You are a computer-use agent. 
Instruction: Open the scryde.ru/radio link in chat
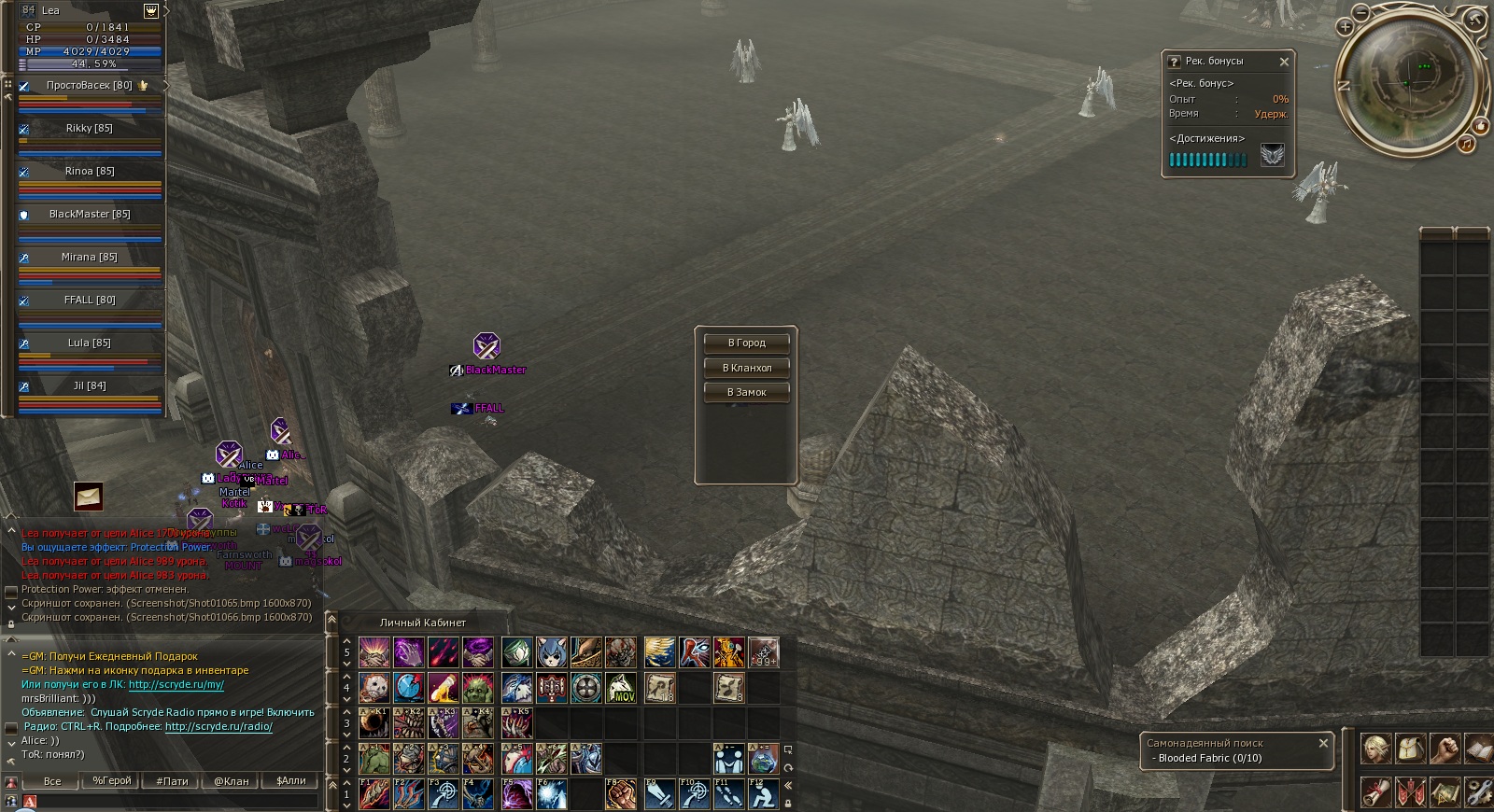218,726
